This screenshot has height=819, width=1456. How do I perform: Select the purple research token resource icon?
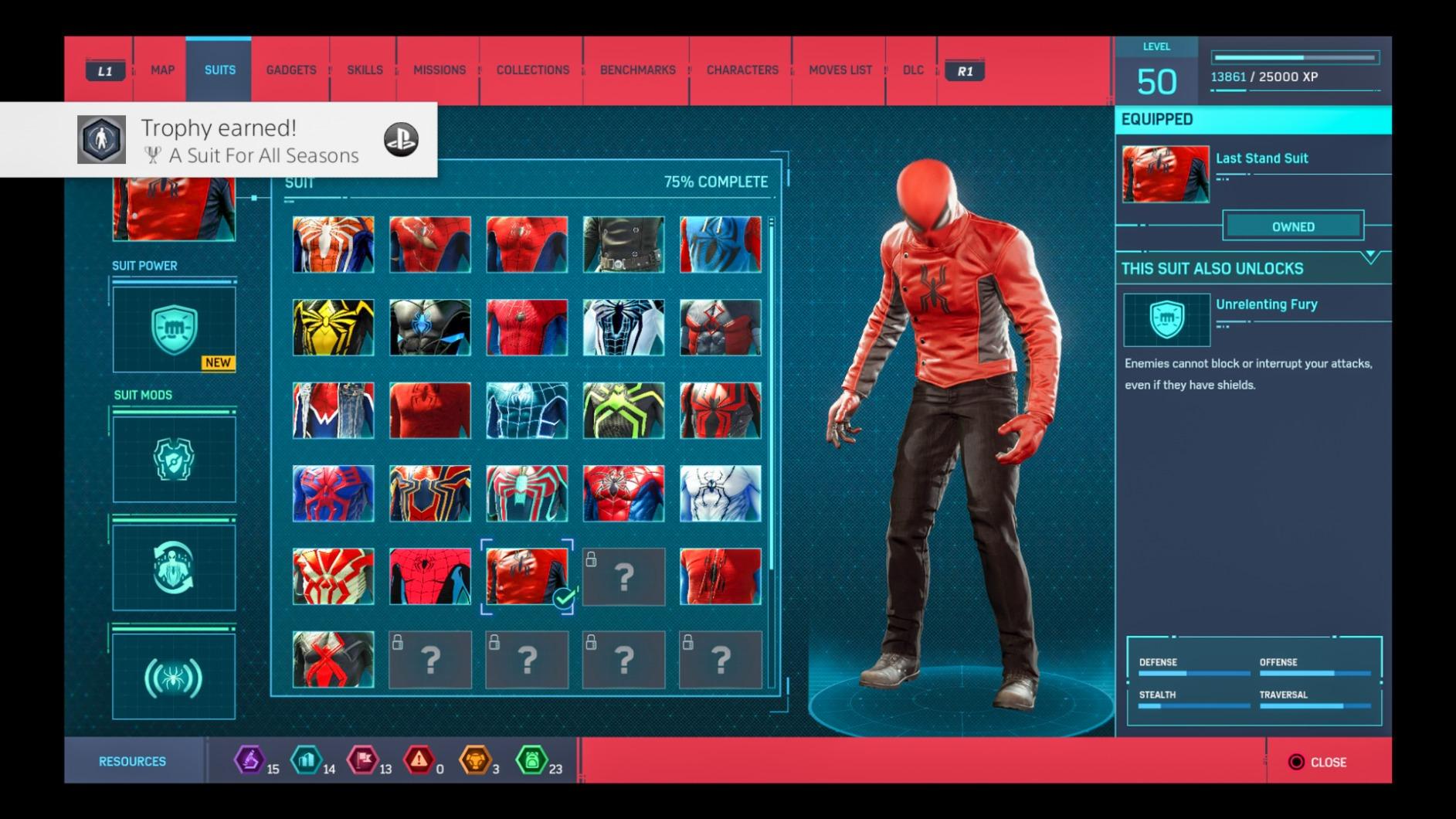pos(249,761)
